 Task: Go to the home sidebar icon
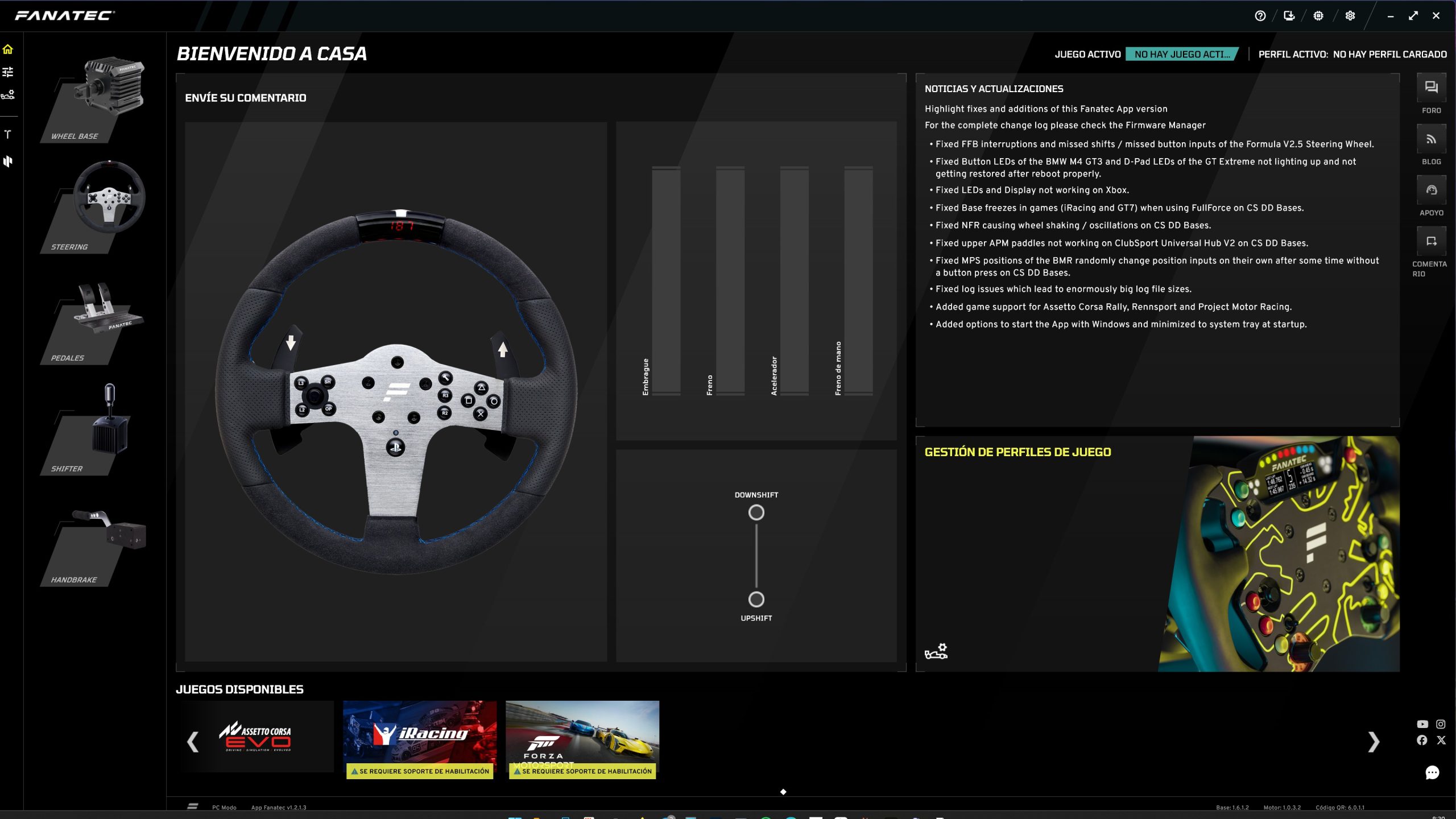[x=8, y=49]
